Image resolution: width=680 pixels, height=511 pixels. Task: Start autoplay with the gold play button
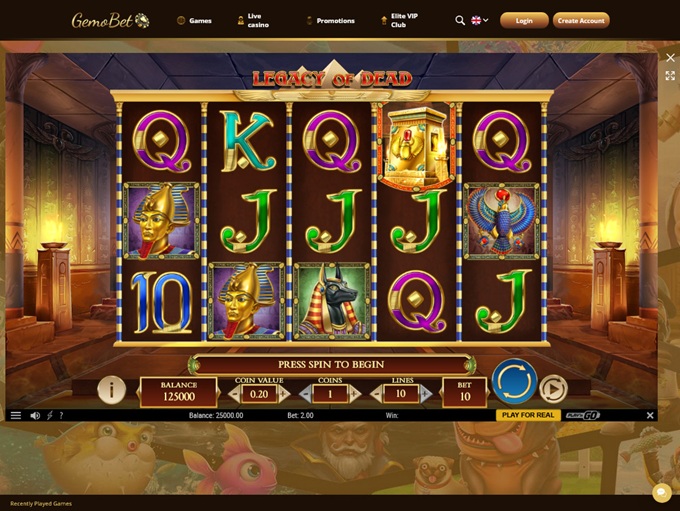point(552,388)
